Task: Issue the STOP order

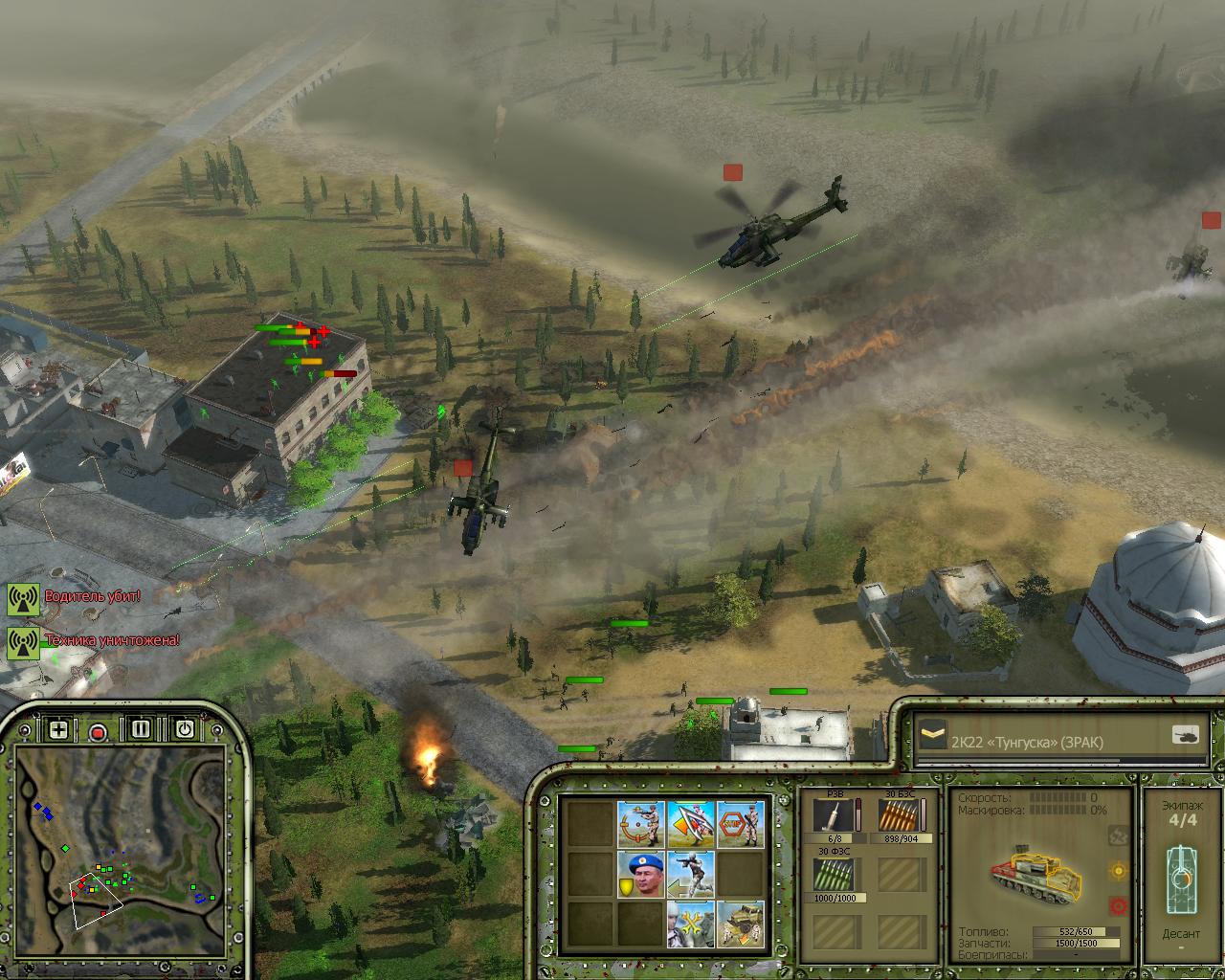Action: (741, 823)
